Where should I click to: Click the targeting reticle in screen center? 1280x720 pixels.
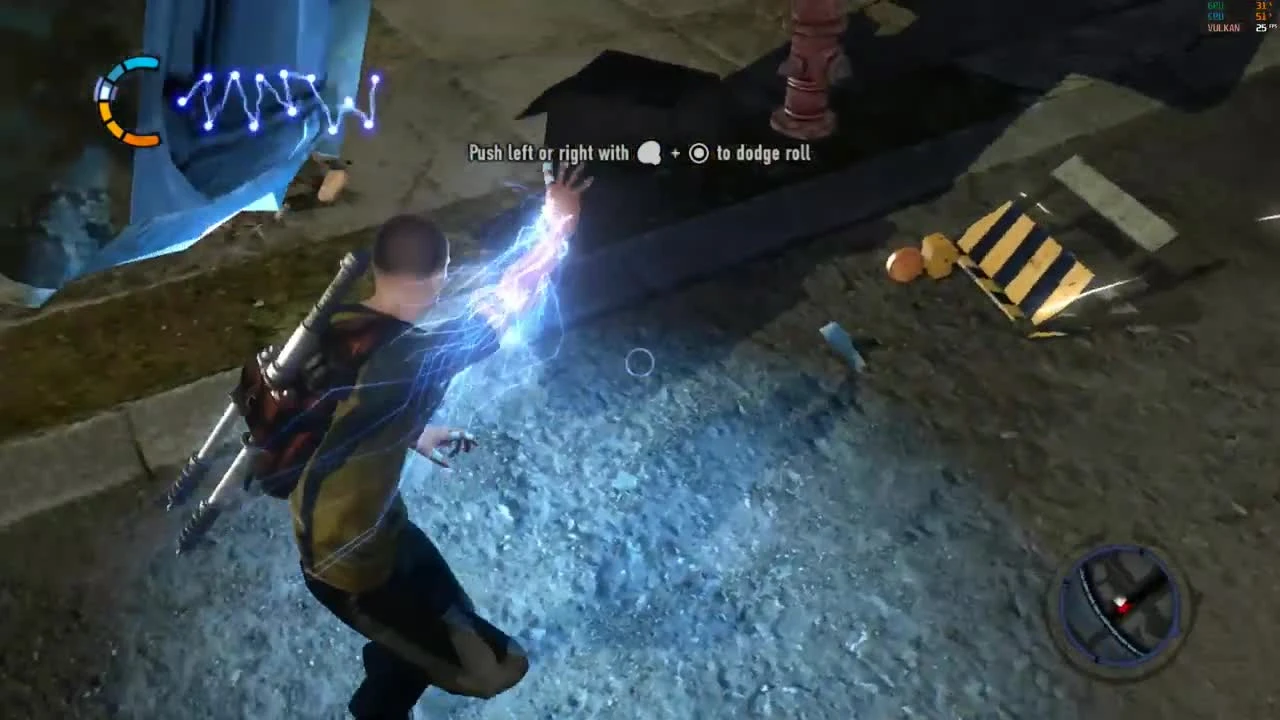(640, 363)
